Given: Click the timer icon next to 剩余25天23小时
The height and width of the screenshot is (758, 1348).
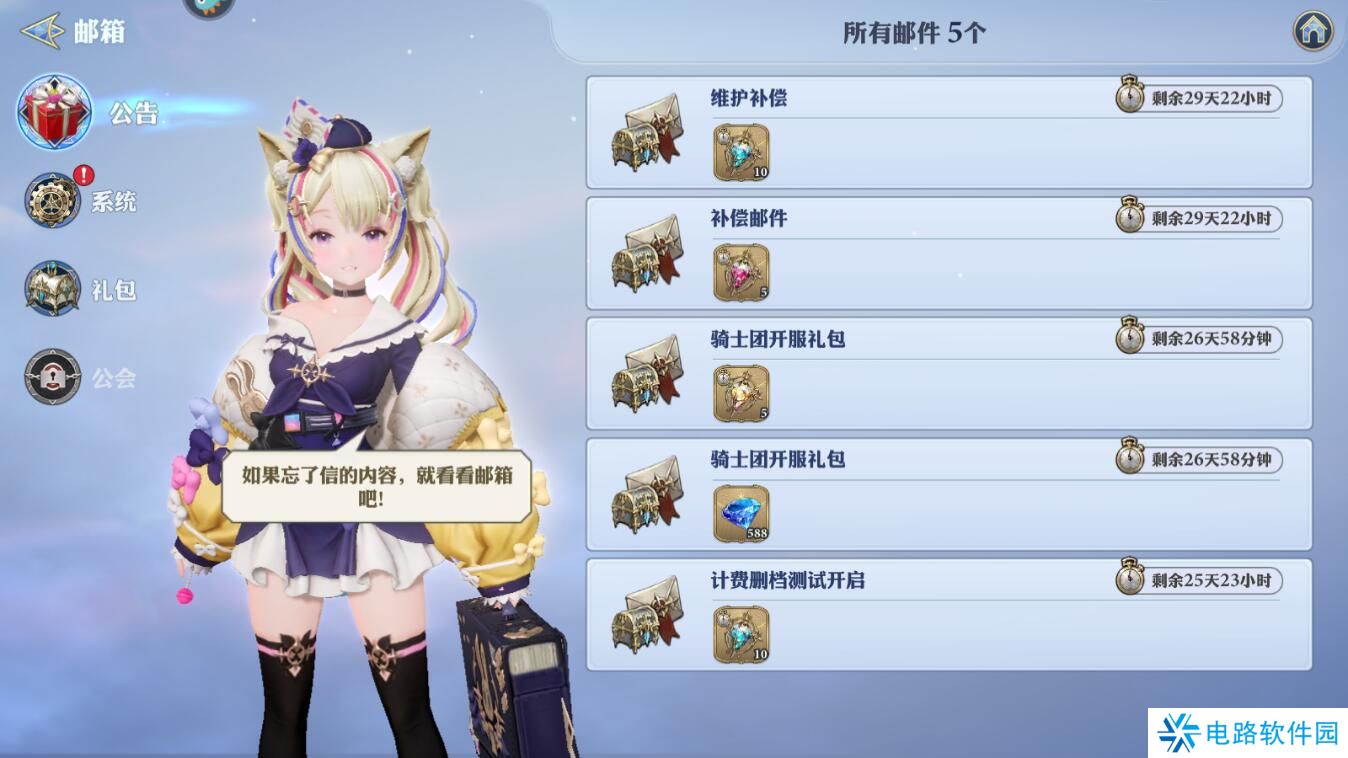Looking at the screenshot, I should point(1129,578).
